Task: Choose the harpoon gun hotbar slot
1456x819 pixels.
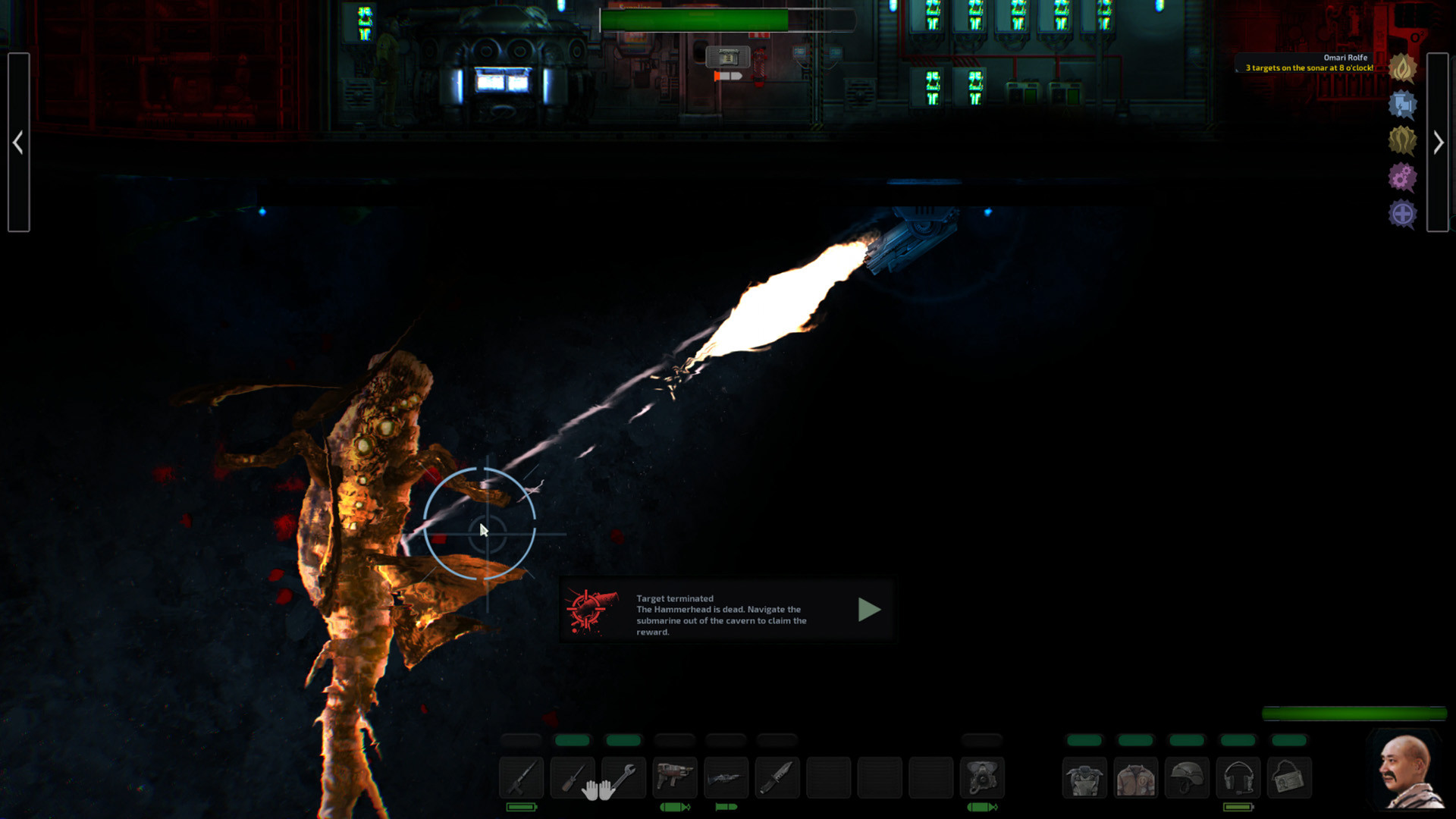Action: (726, 777)
